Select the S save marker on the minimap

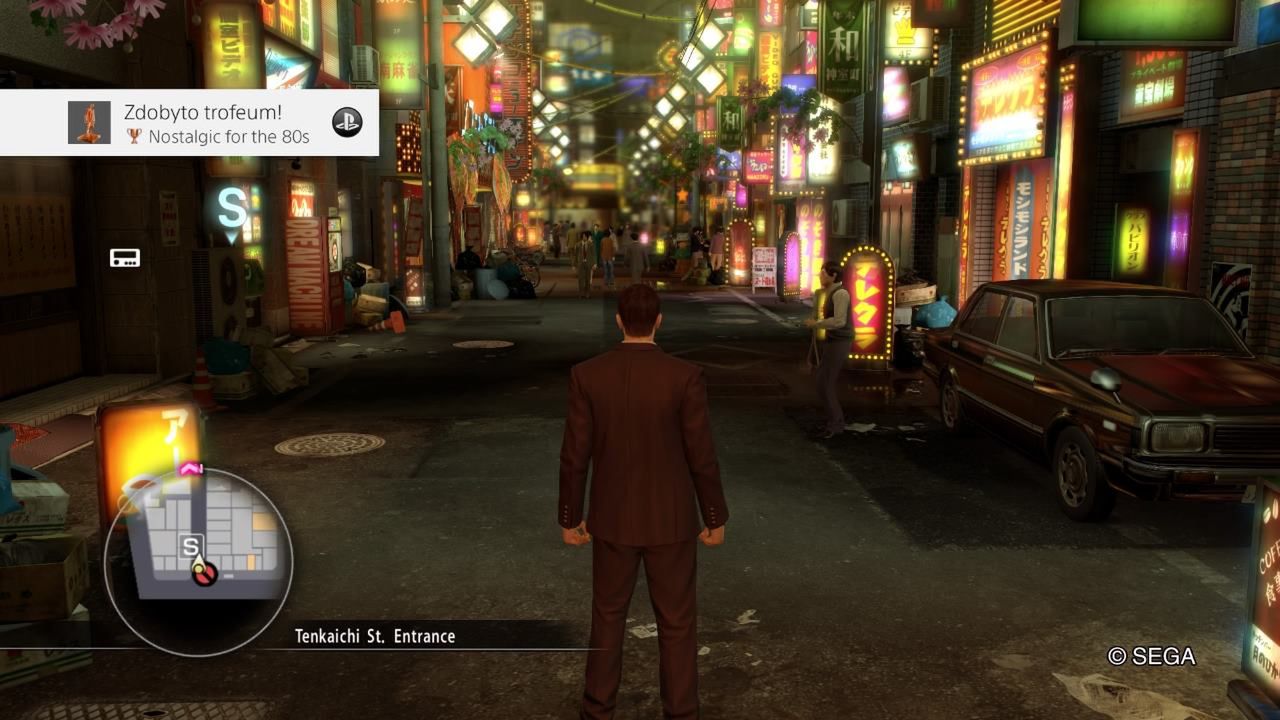pyautogui.click(x=190, y=546)
